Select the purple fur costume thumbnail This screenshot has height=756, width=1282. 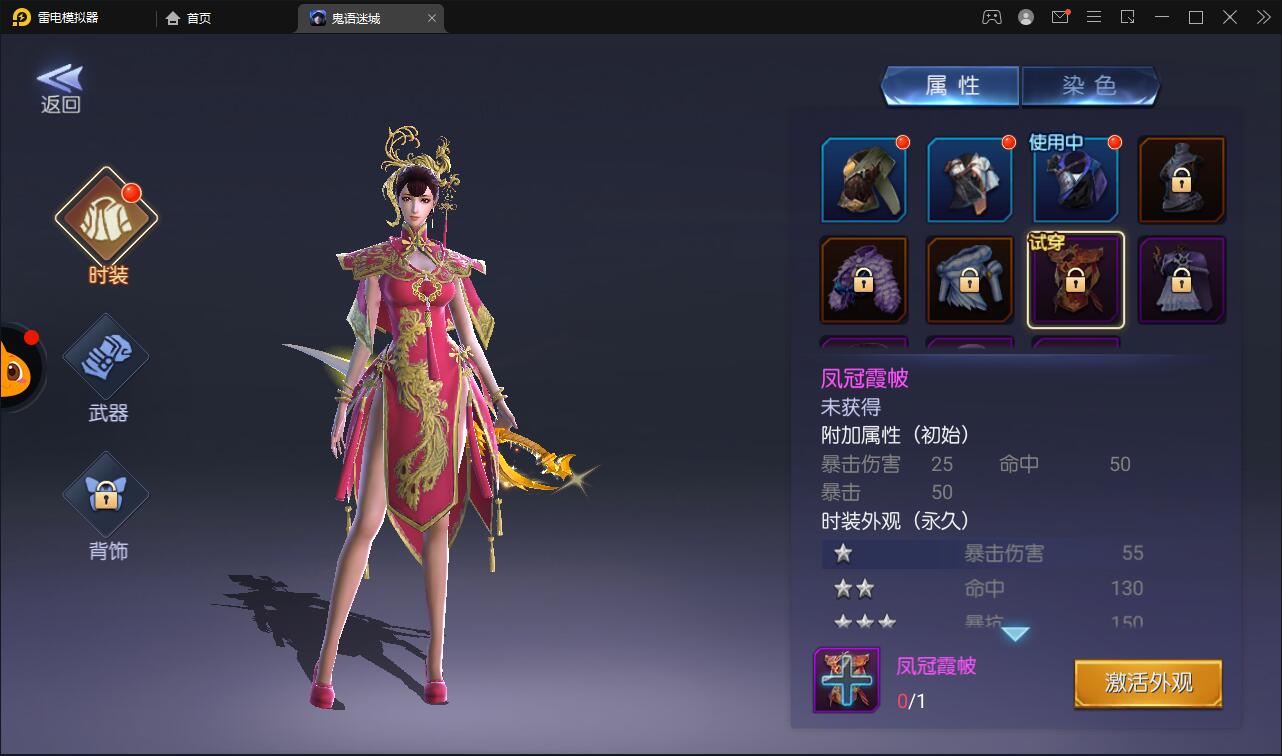coord(864,281)
